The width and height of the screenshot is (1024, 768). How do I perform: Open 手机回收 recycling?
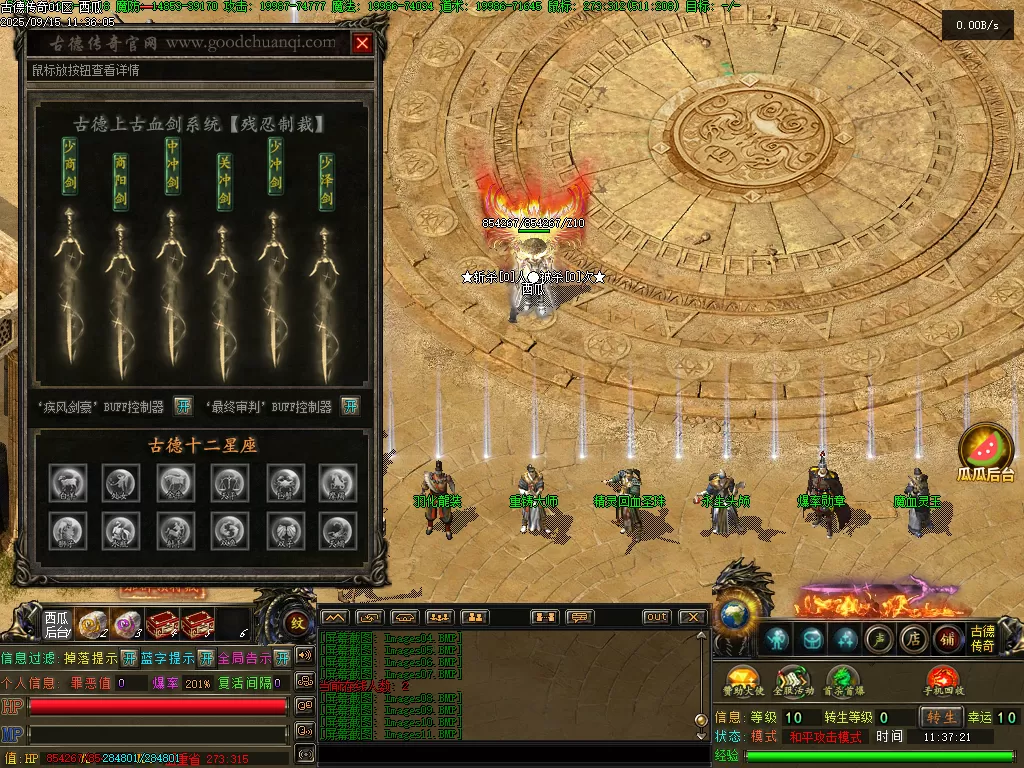point(942,681)
